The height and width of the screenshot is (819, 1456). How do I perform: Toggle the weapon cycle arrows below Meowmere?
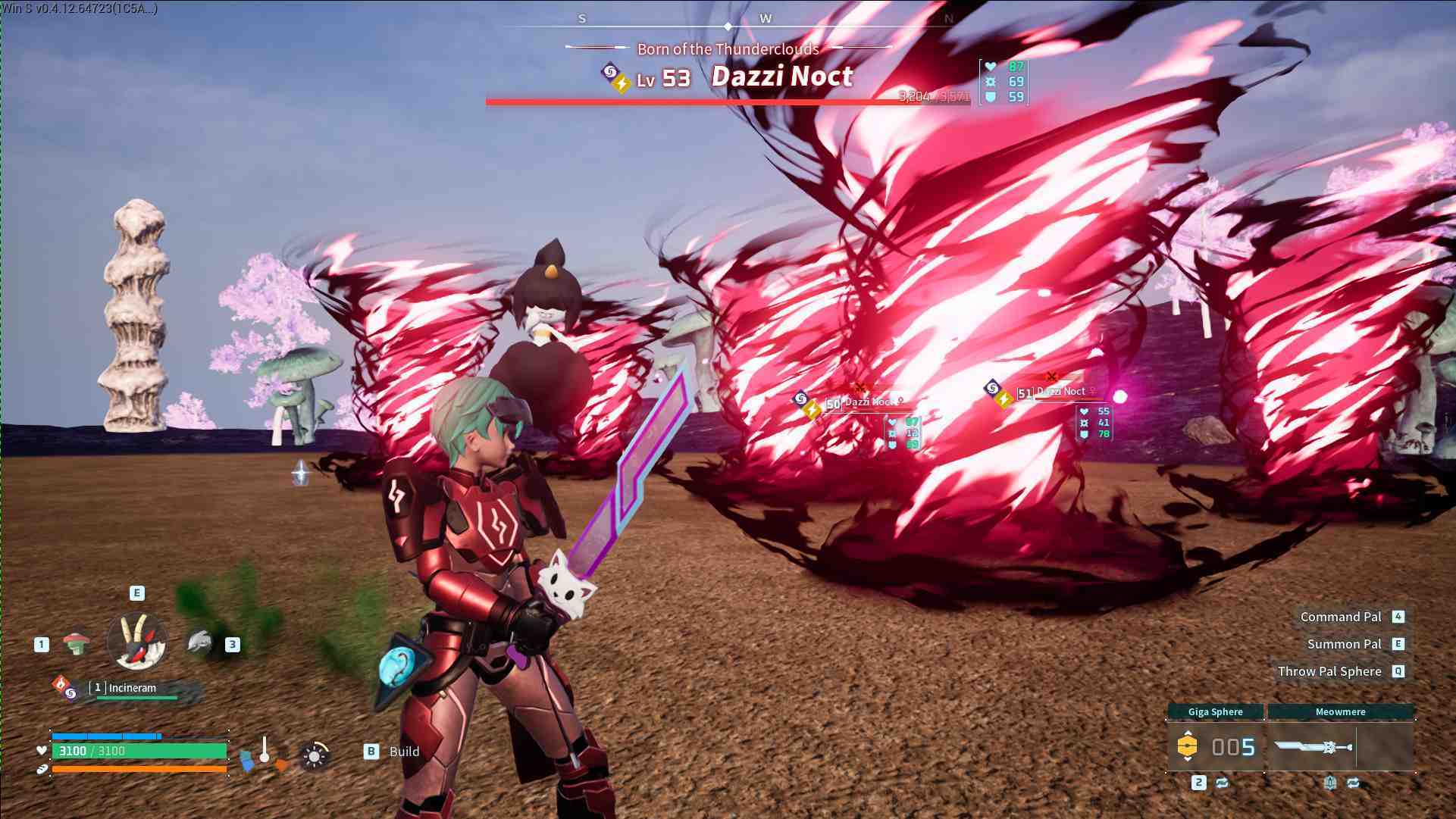(x=1353, y=783)
